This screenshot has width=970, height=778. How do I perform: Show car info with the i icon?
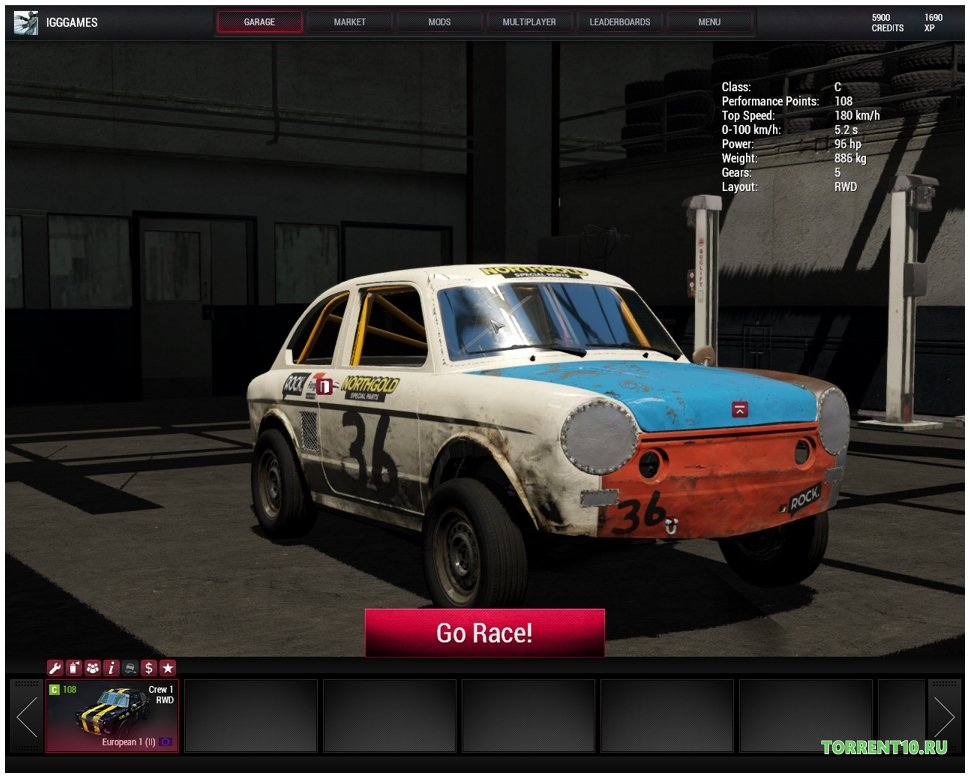111,668
